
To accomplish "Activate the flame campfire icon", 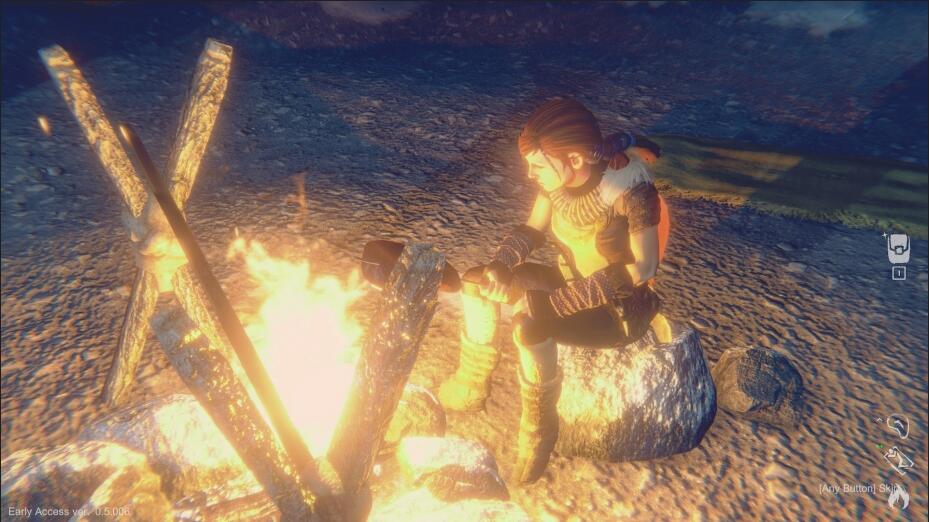I will [x=899, y=496].
